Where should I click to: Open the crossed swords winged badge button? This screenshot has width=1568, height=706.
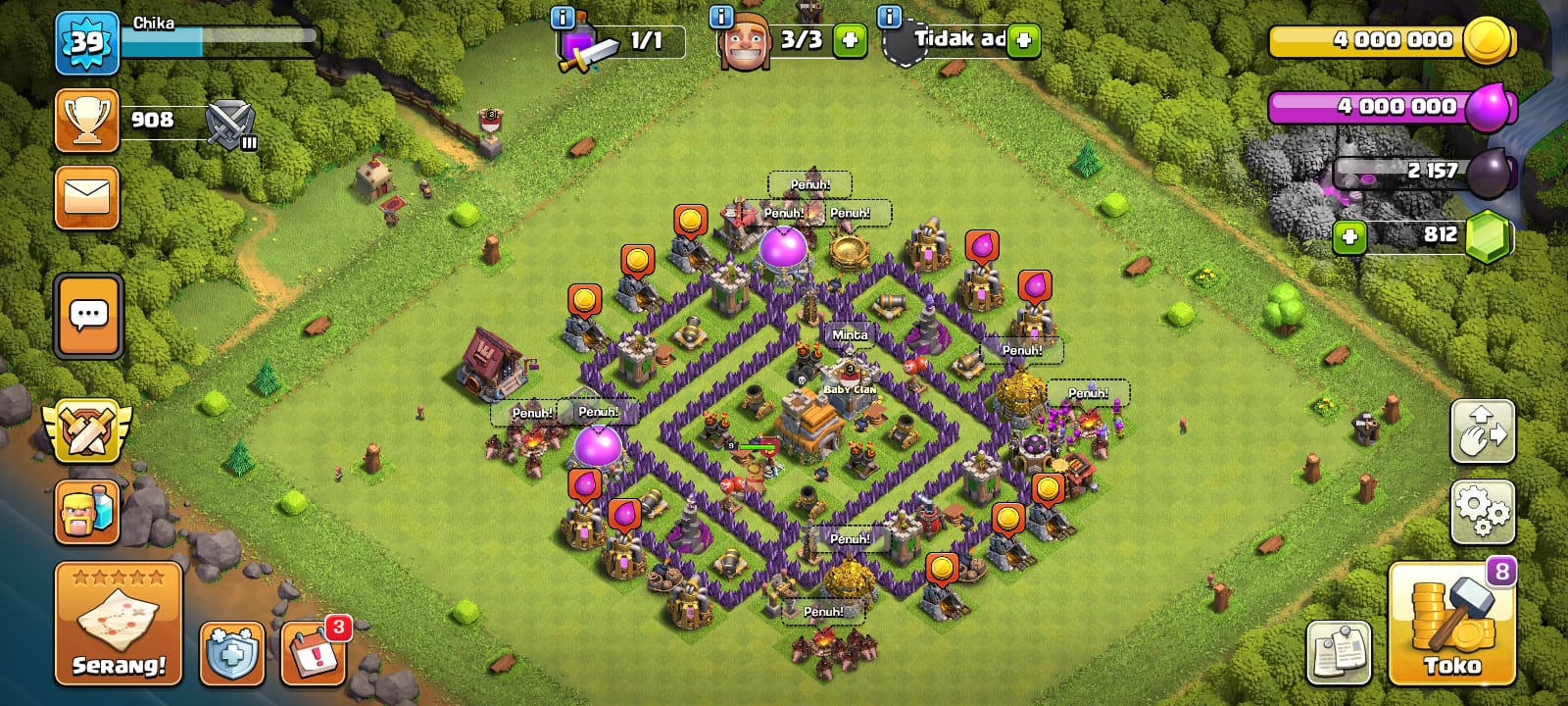pos(87,431)
